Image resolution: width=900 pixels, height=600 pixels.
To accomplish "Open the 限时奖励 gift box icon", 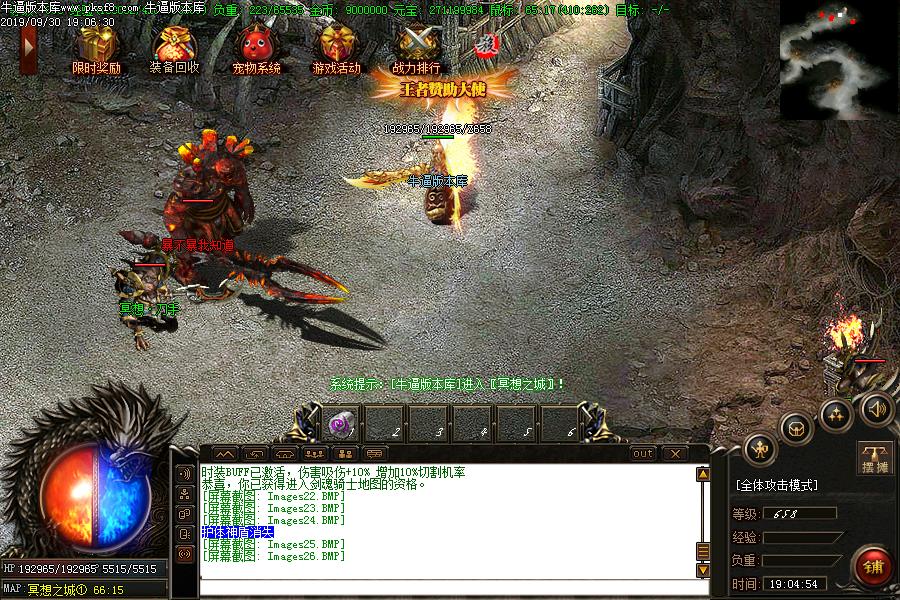I will [x=96, y=46].
